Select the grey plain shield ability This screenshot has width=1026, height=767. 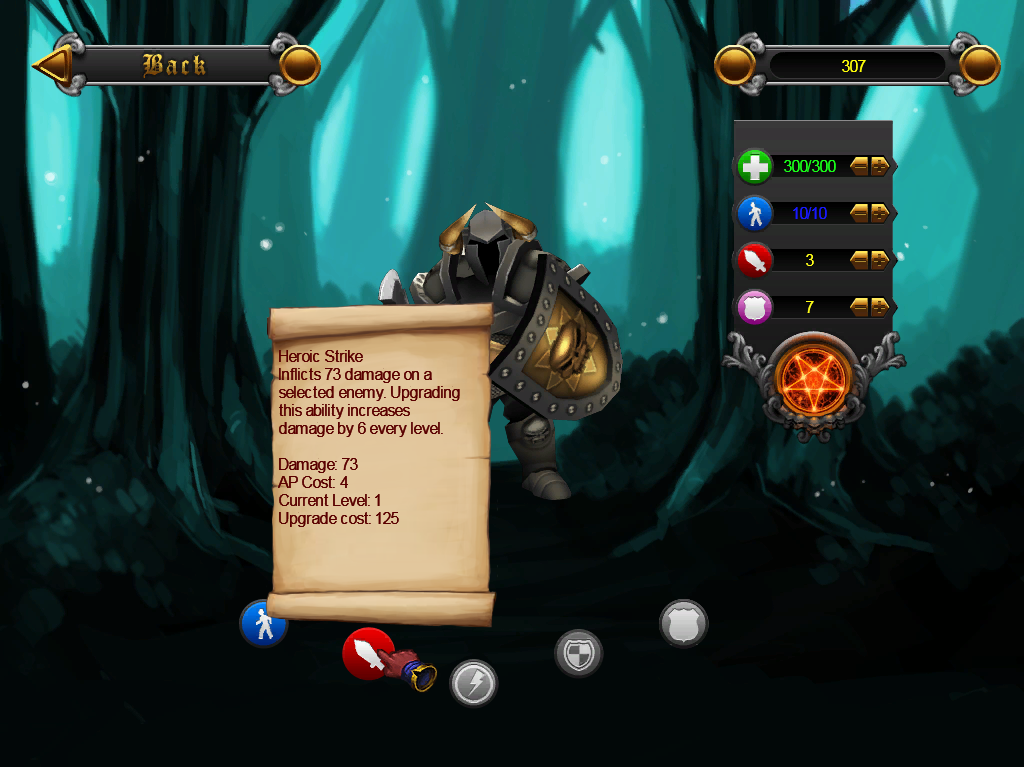pos(684,624)
